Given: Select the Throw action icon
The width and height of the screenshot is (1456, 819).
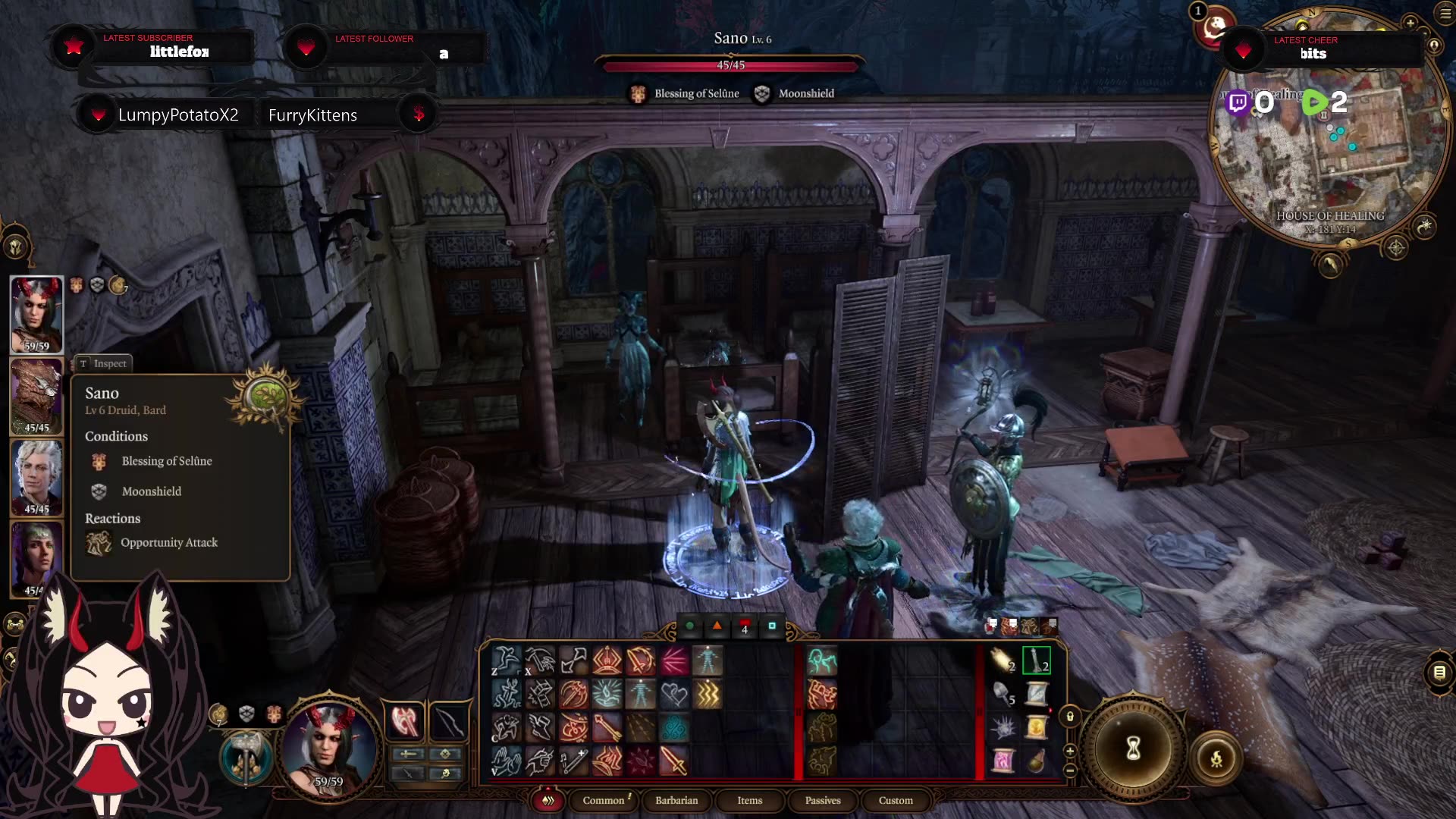Looking at the screenshot, I should [540, 661].
